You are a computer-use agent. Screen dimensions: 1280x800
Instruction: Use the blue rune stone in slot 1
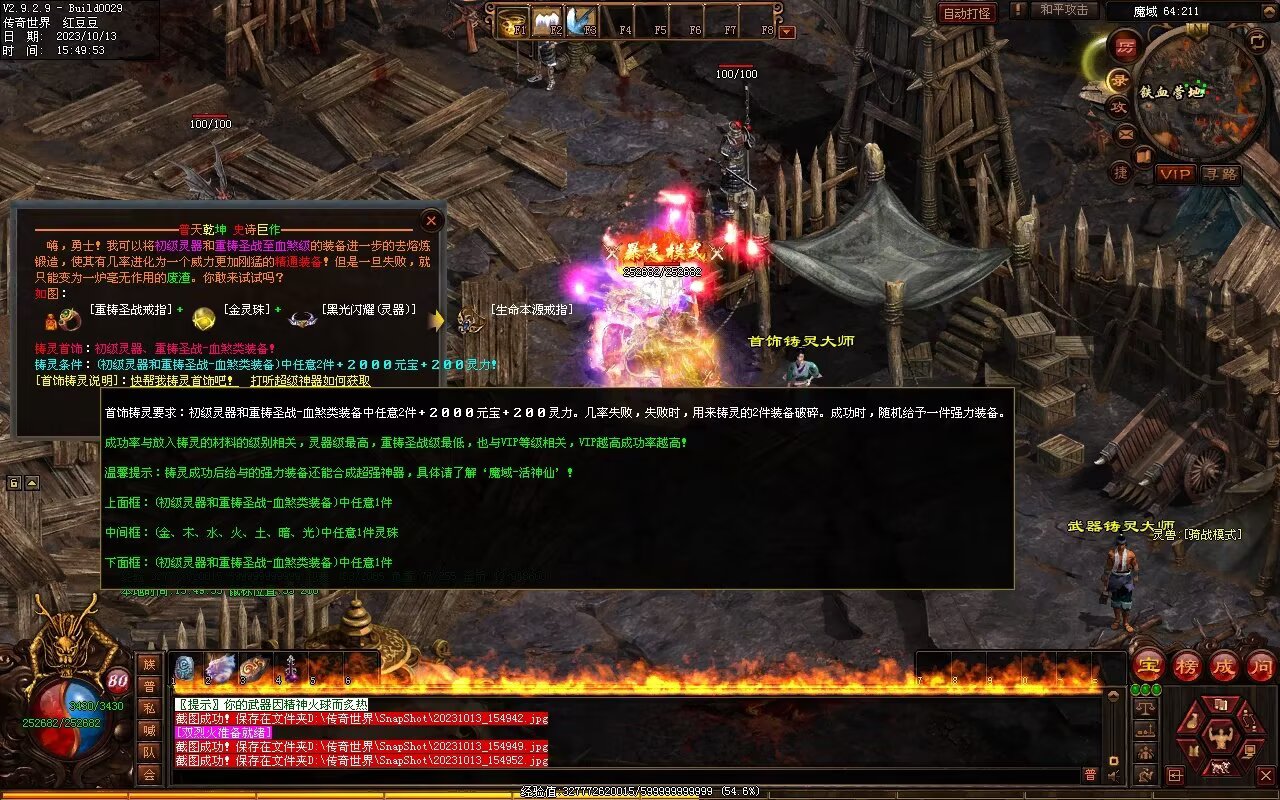click(186, 668)
